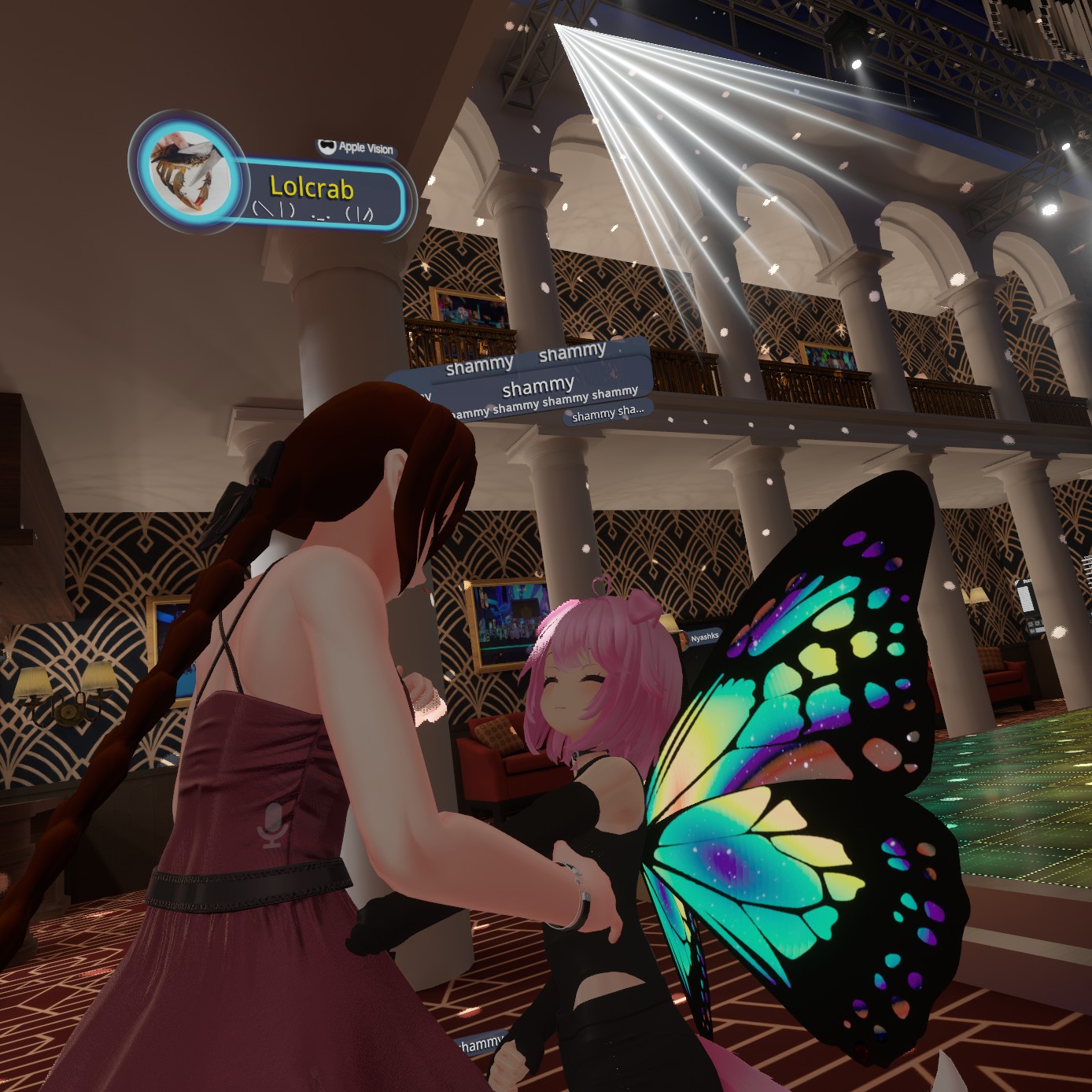Select the Nyashks player nameplate
This screenshot has width=1092, height=1092.
(703, 637)
